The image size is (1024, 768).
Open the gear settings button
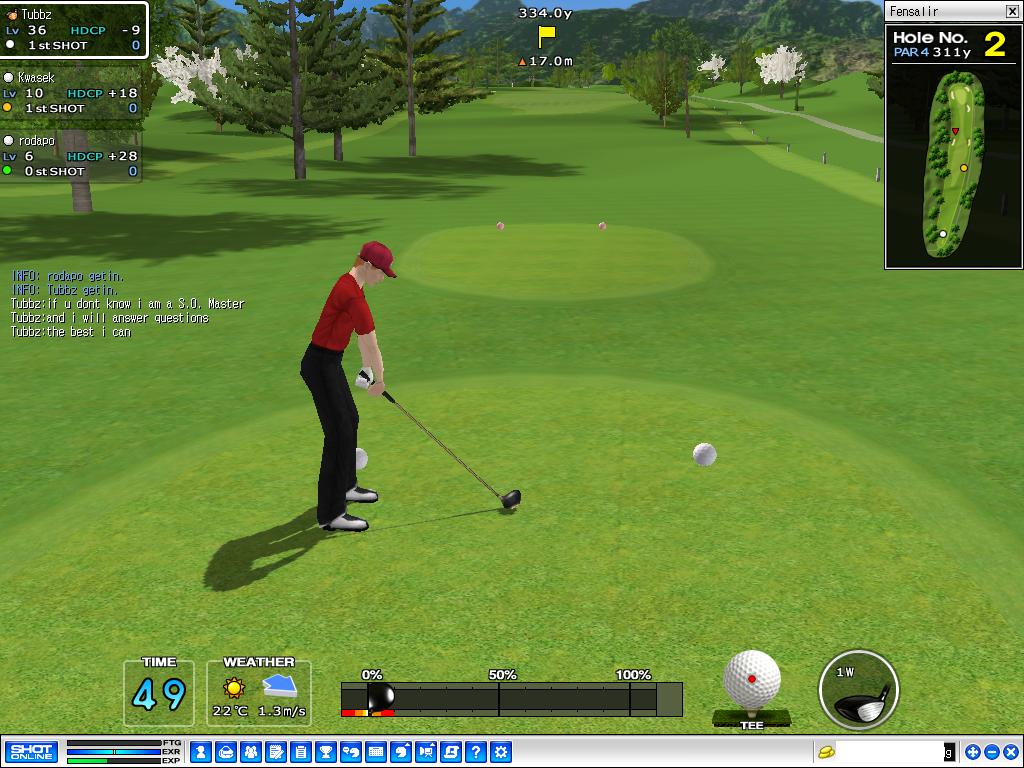501,751
